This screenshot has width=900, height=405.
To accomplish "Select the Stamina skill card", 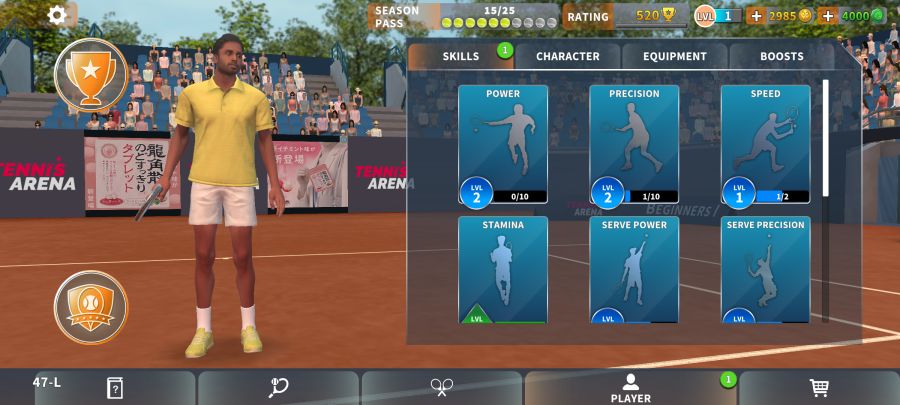I will pyautogui.click(x=503, y=270).
